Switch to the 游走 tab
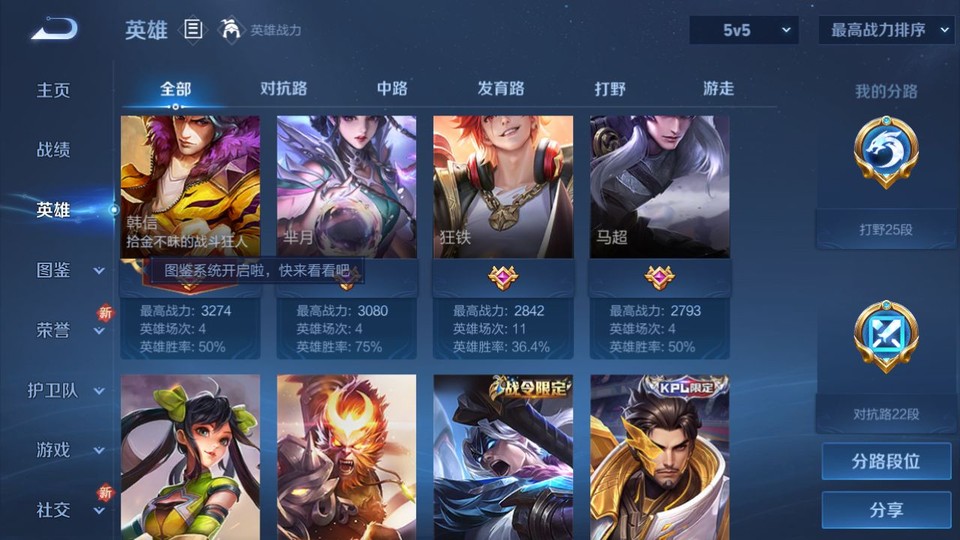 (x=718, y=88)
